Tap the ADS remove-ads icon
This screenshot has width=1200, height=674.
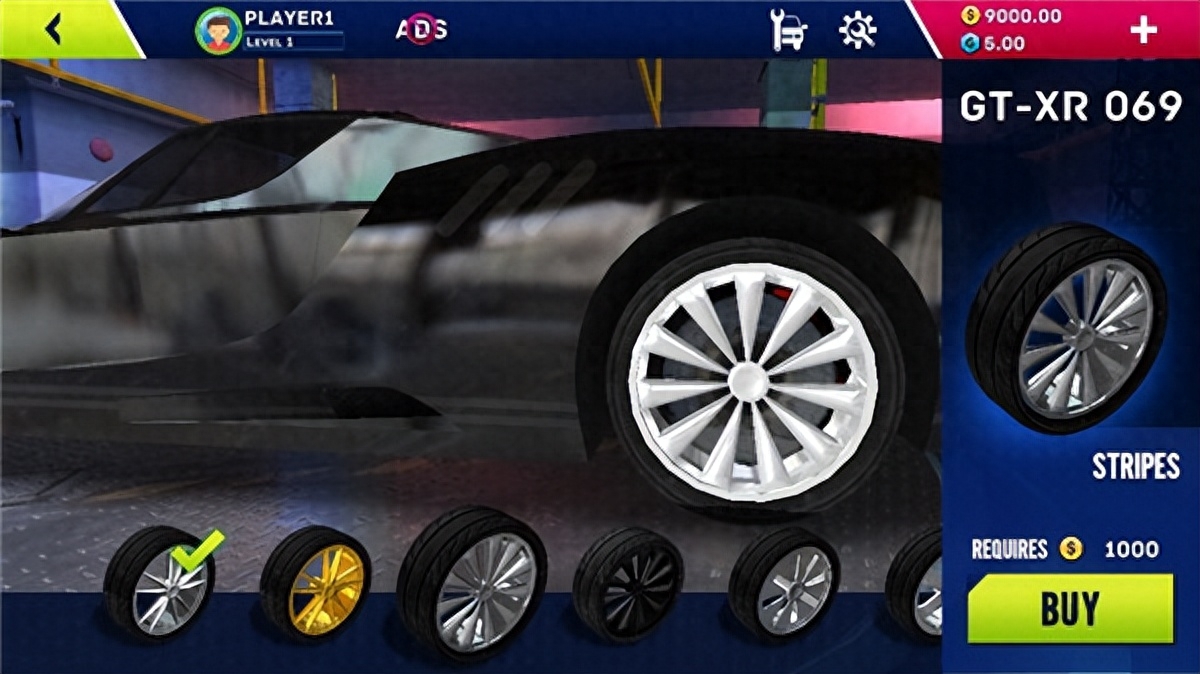pyautogui.click(x=422, y=30)
